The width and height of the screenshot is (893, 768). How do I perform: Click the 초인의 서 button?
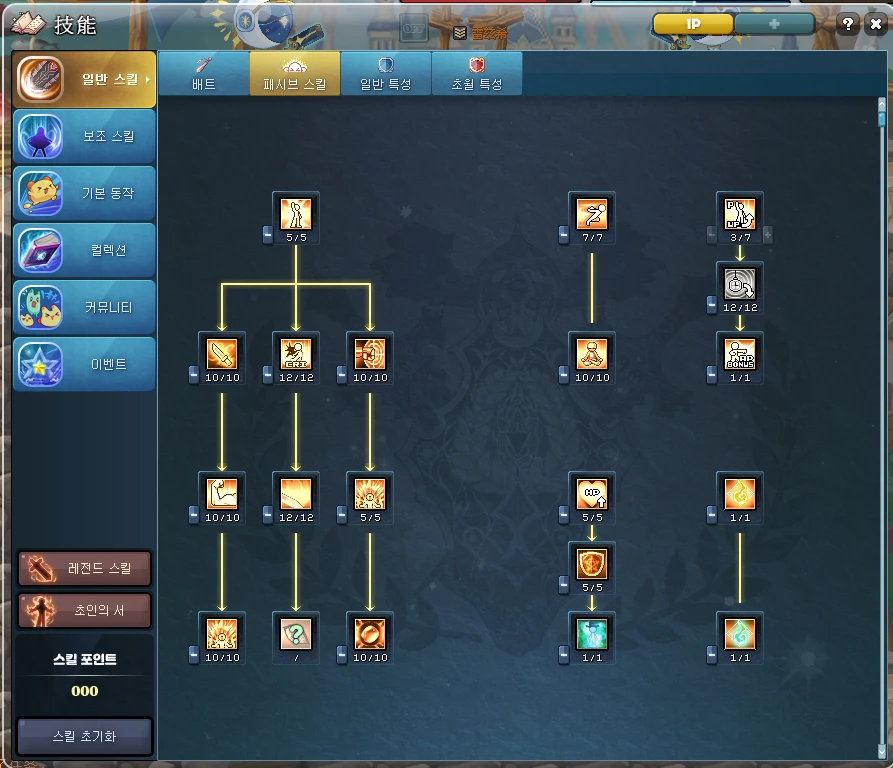85,610
